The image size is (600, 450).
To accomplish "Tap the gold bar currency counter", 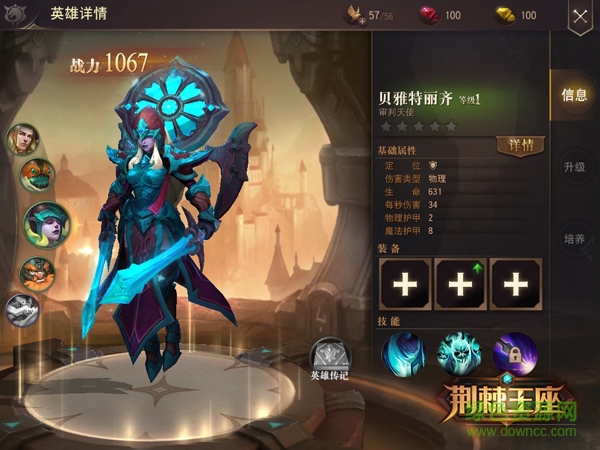I will [517, 16].
